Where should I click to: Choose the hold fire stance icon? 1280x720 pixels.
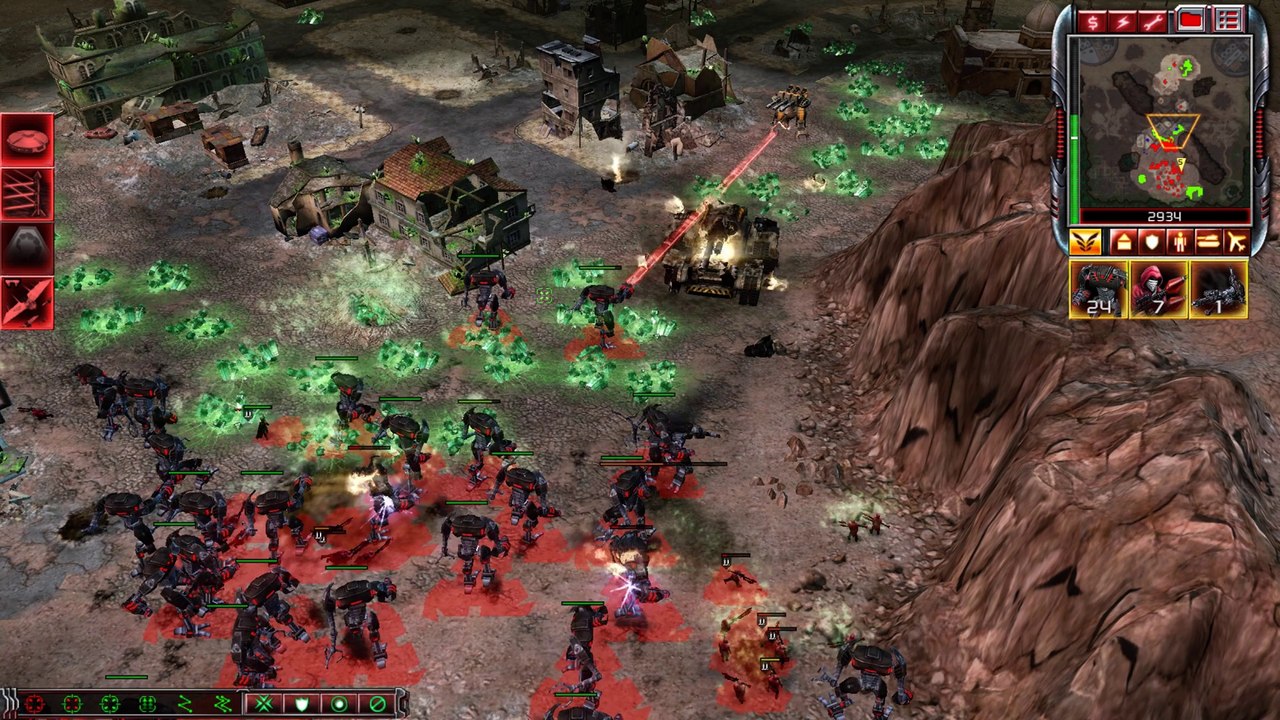click(377, 704)
